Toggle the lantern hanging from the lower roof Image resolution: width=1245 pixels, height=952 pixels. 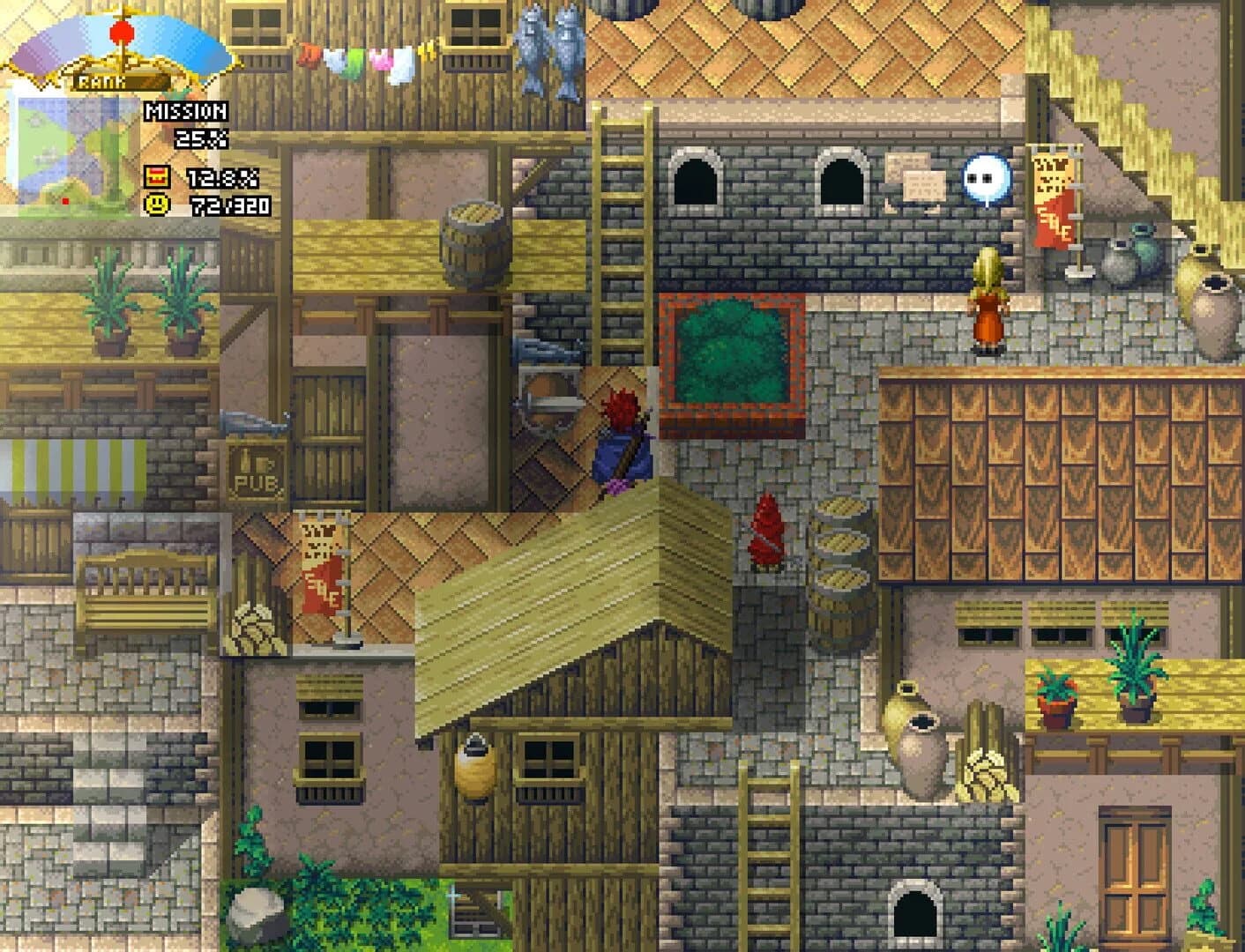[473, 770]
